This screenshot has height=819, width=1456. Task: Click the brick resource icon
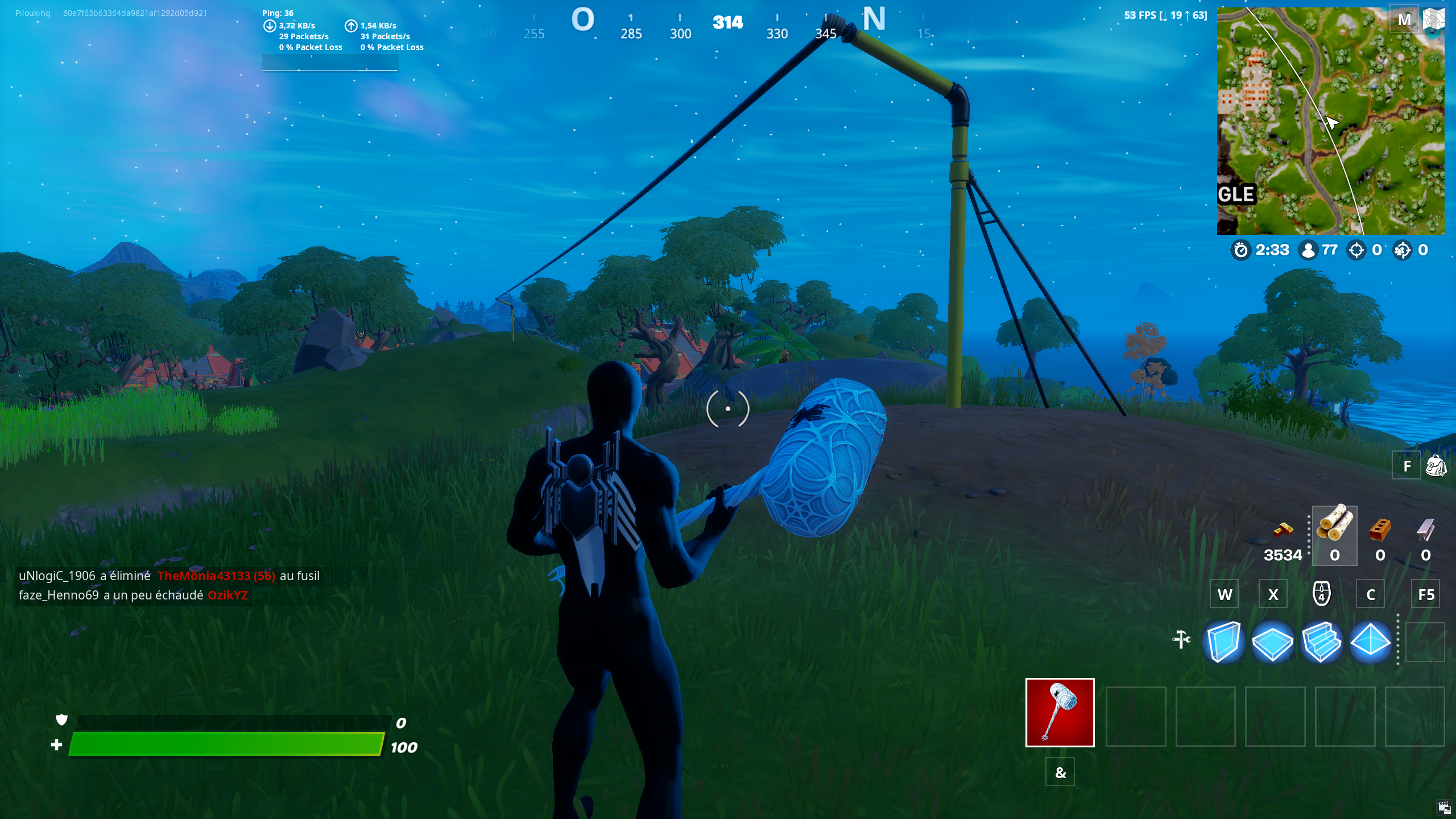[x=1379, y=530]
